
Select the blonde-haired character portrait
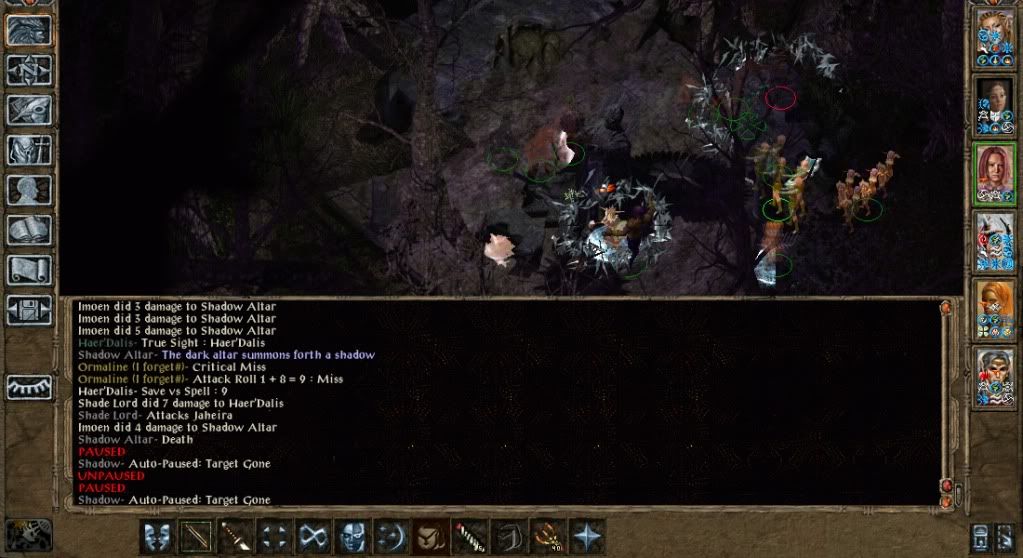click(x=994, y=35)
